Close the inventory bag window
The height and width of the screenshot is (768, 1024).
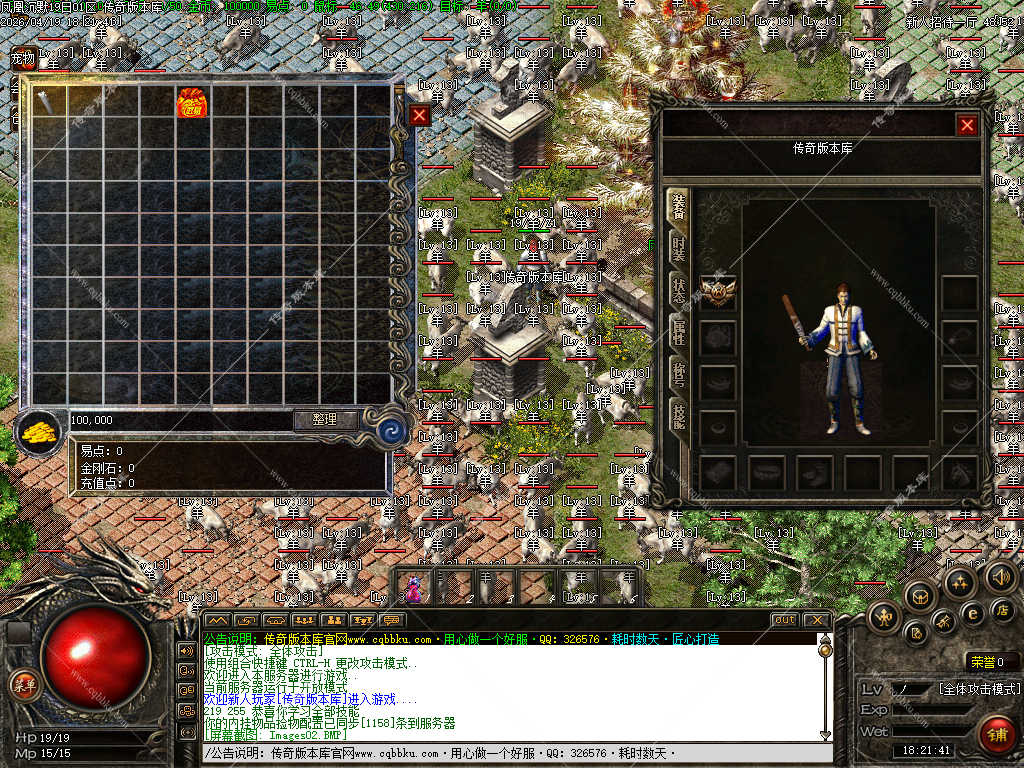[x=420, y=115]
